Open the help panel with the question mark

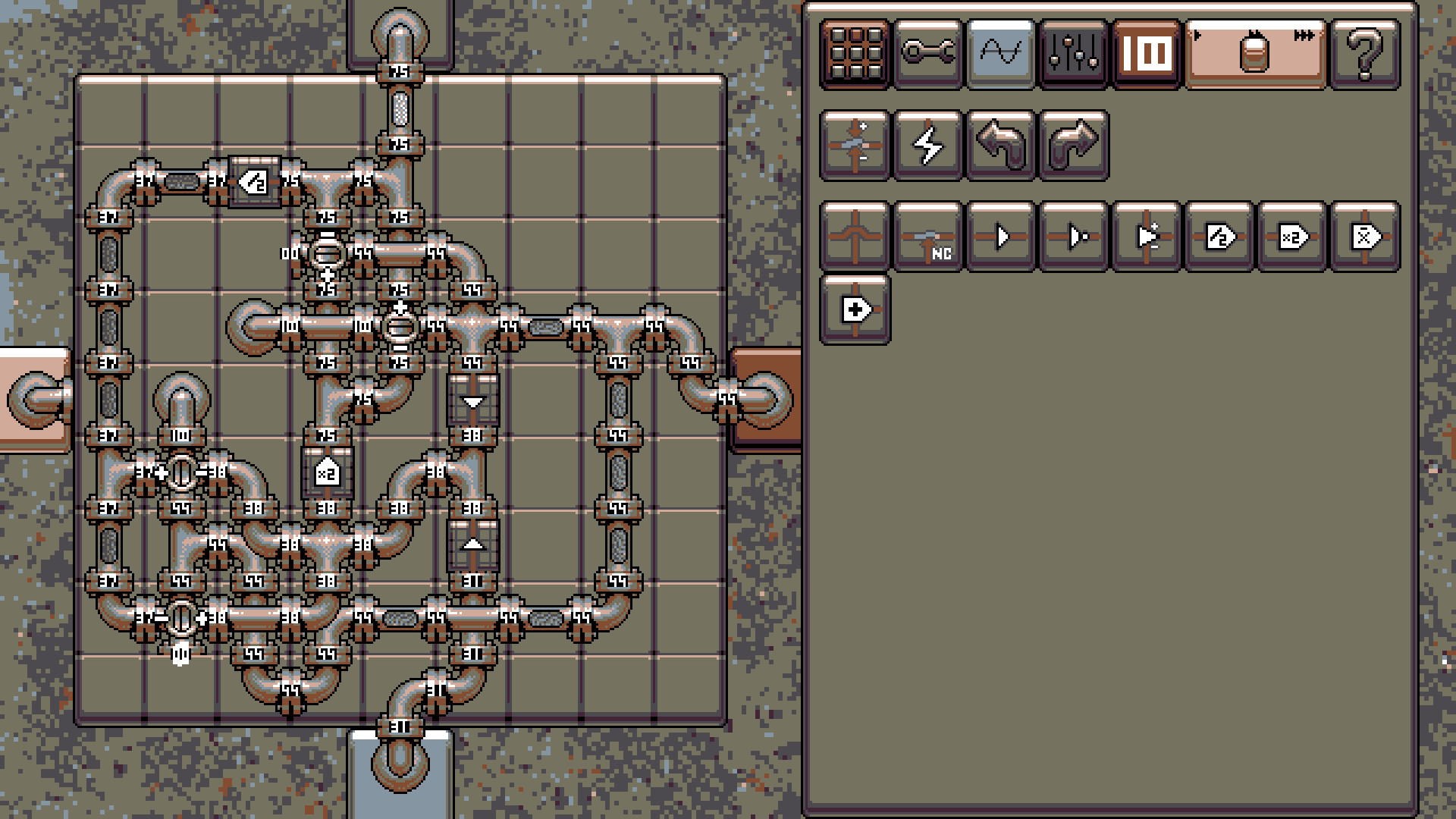pyautogui.click(x=1365, y=52)
